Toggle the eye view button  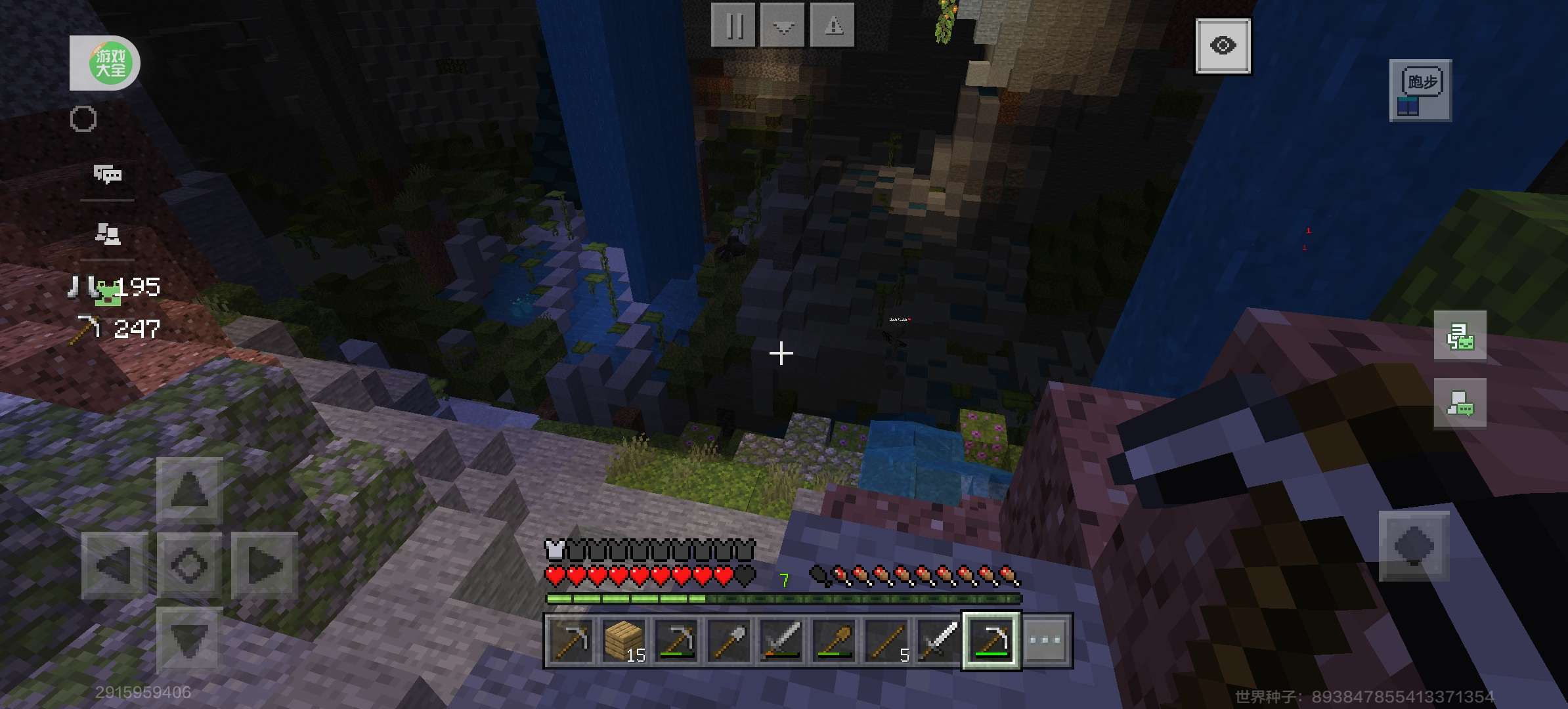click(x=1223, y=46)
